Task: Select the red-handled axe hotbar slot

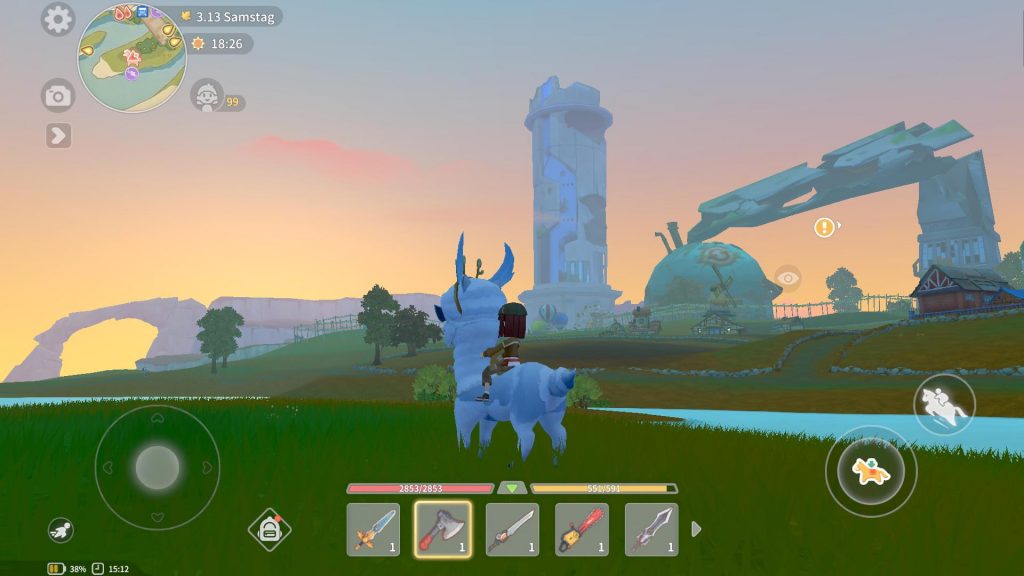Action: [443, 529]
